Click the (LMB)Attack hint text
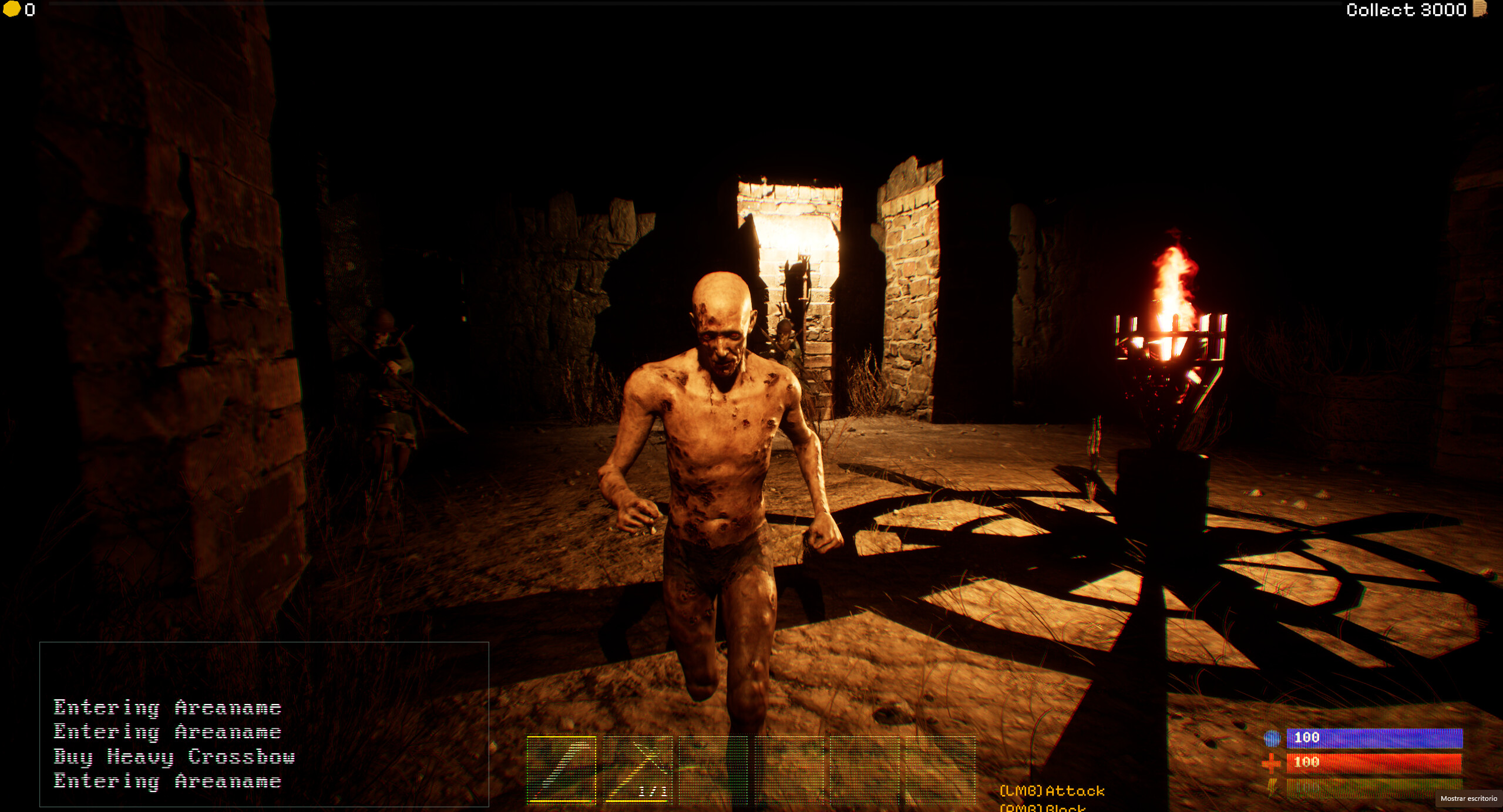The height and width of the screenshot is (812, 1503). pyautogui.click(x=1051, y=790)
